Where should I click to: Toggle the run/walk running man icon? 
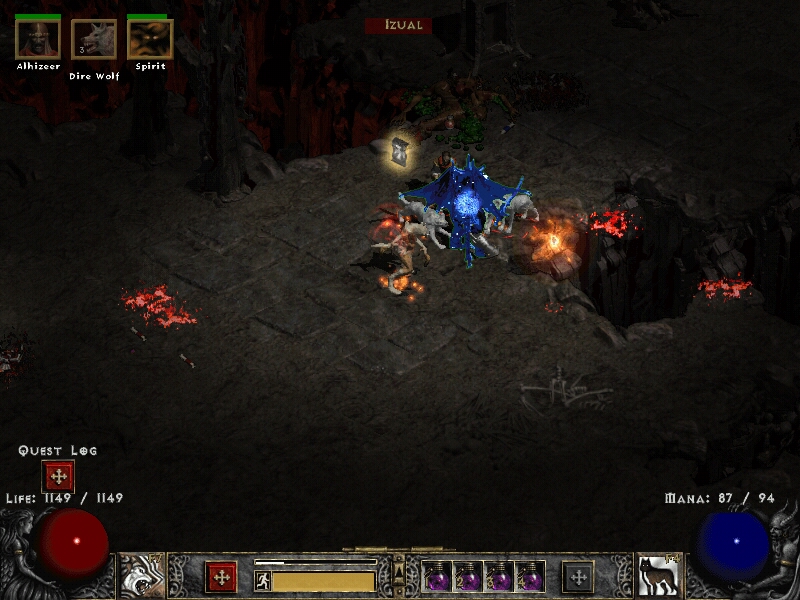[263, 581]
